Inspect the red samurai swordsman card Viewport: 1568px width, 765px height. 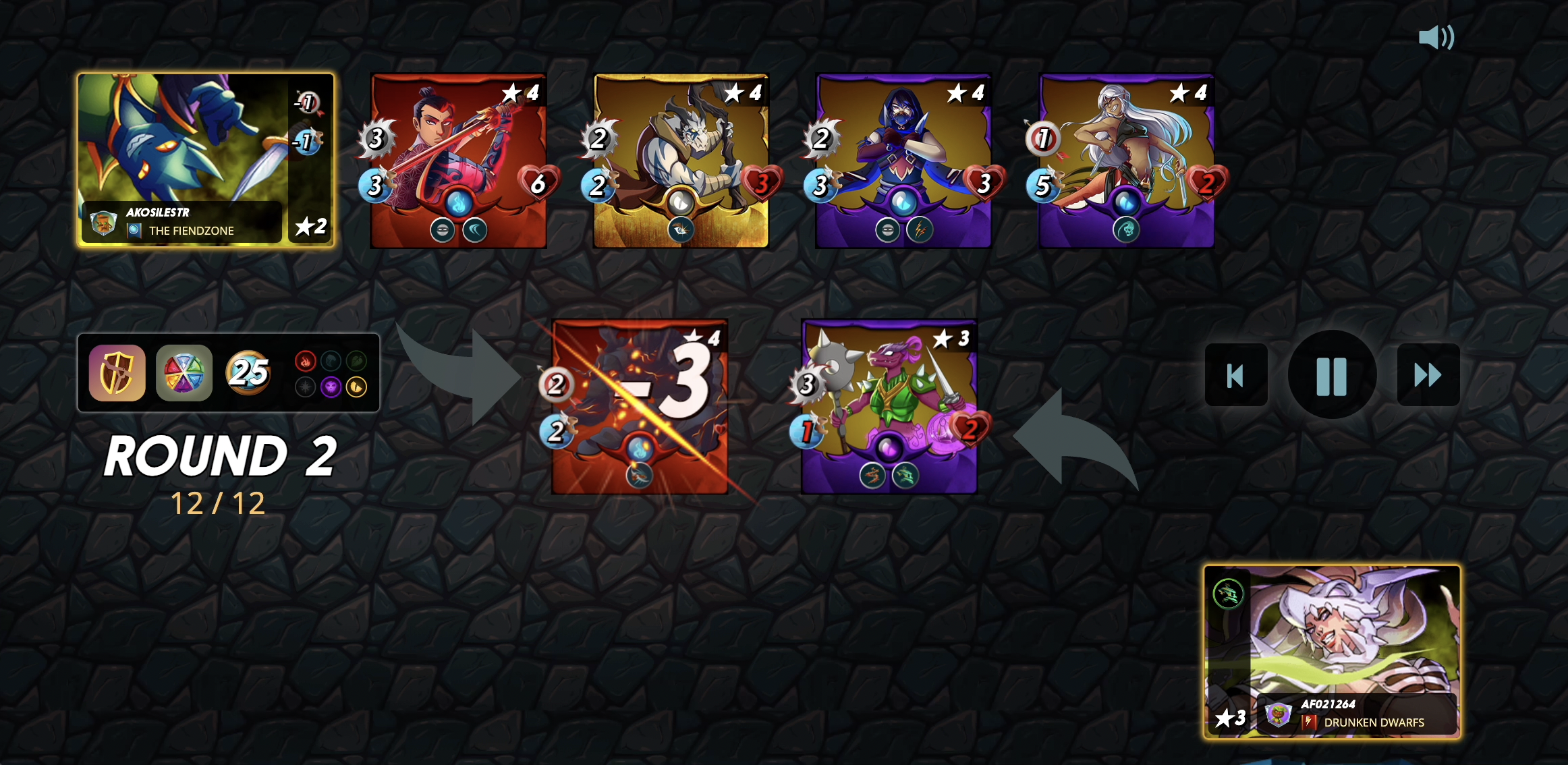pos(458,161)
